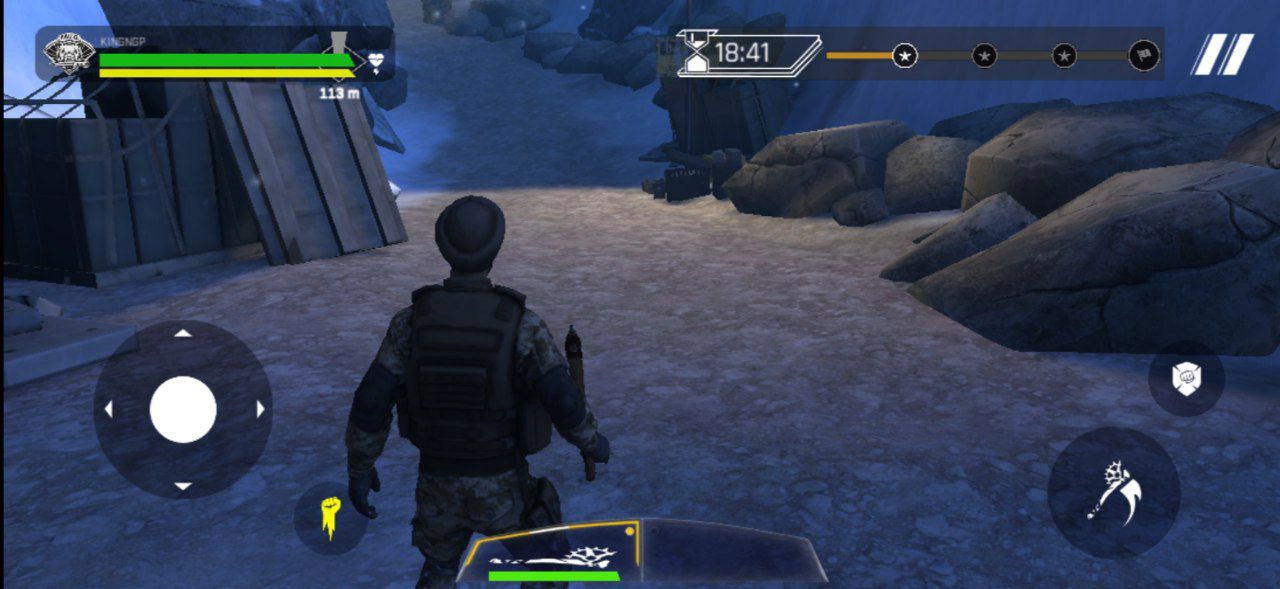
Task: Tap the joystick's down arrow
Action: (x=183, y=486)
